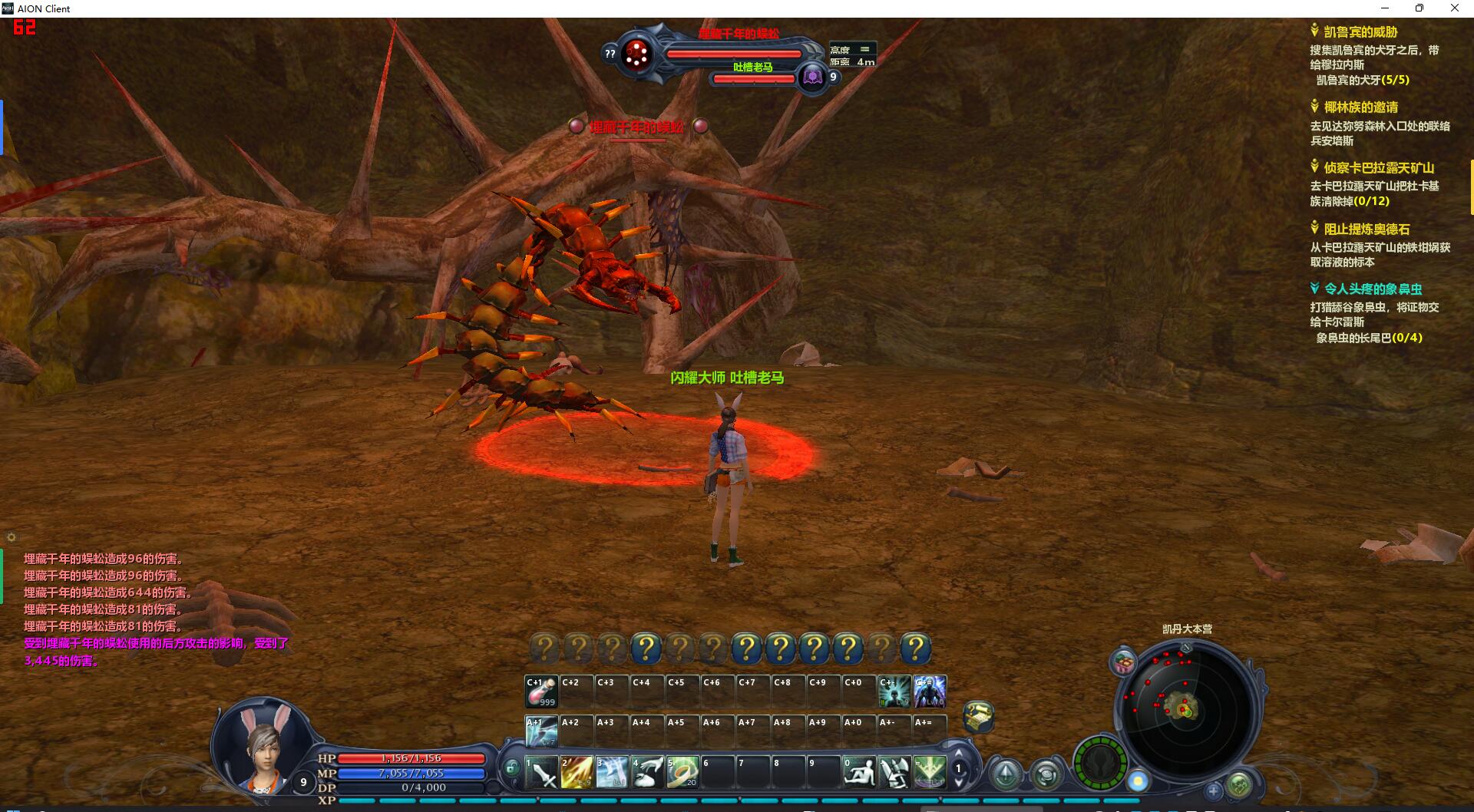Toggle the sitting rest action
1474x812 pixels.
[x=858, y=772]
